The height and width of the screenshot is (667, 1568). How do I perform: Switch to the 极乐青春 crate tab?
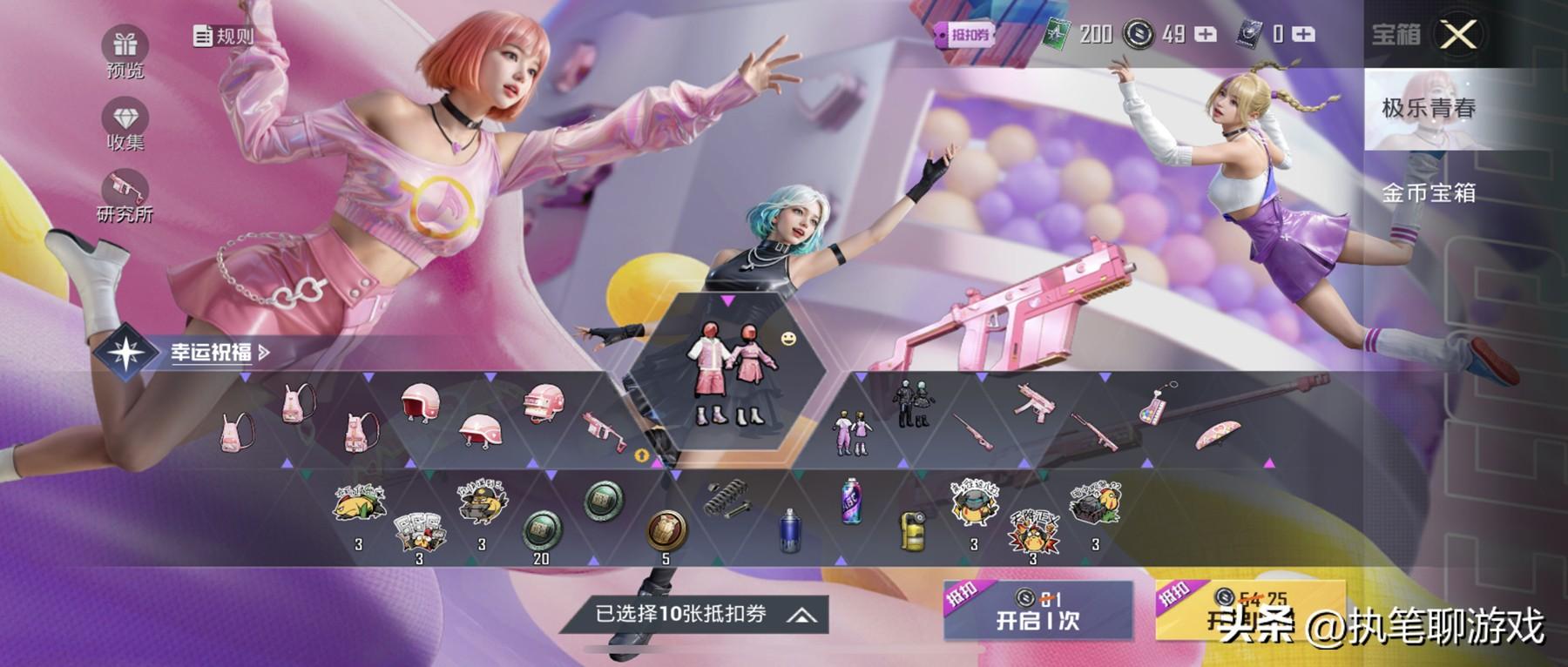click(1429, 109)
